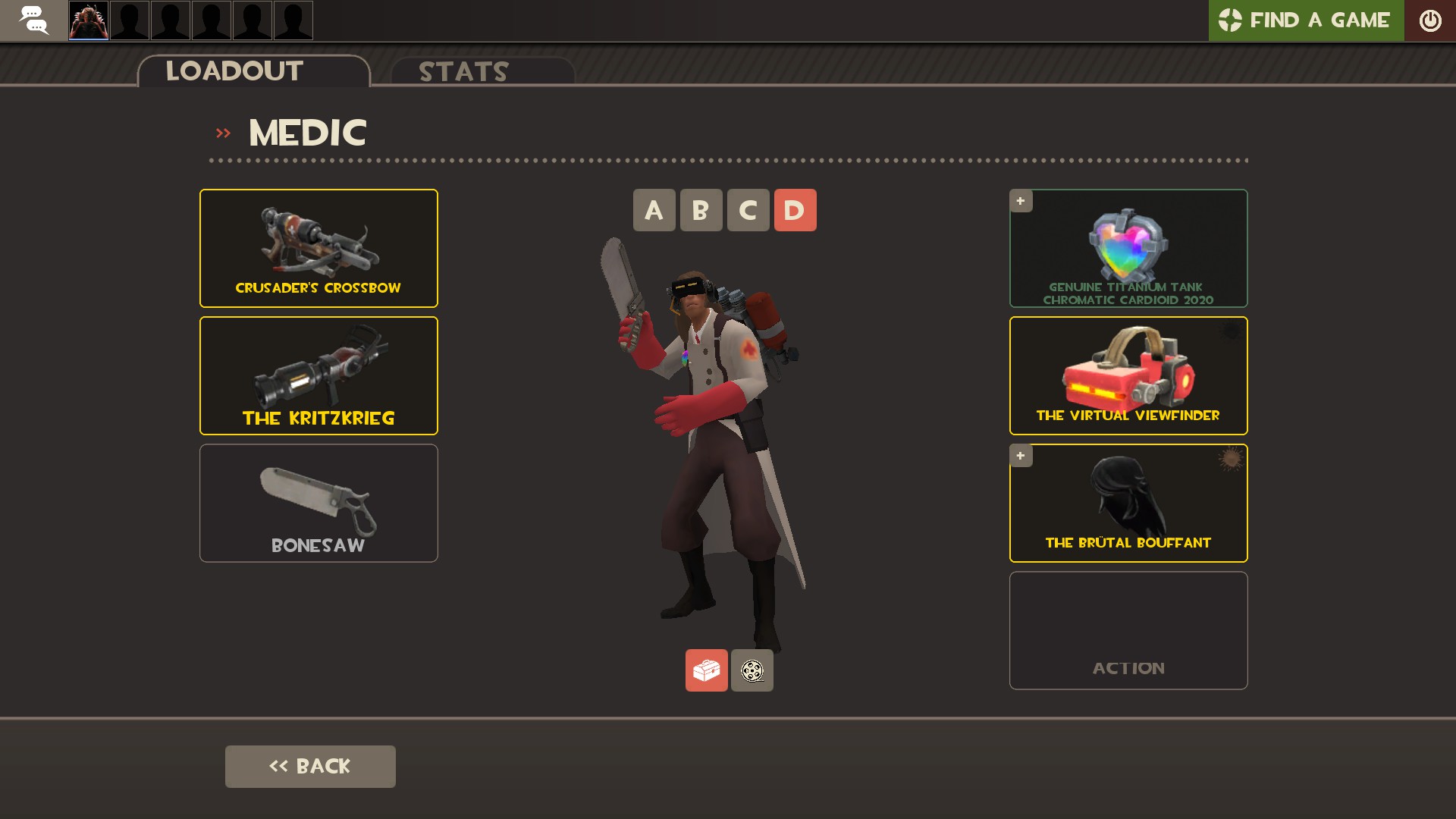Click Find a Game

[x=1306, y=20]
